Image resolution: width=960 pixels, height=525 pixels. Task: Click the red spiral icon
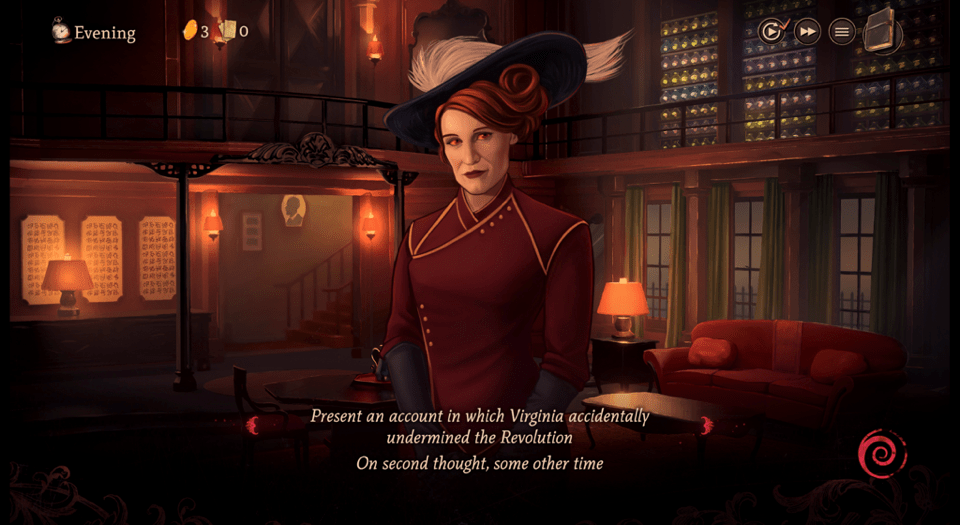(x=882, y=455)
